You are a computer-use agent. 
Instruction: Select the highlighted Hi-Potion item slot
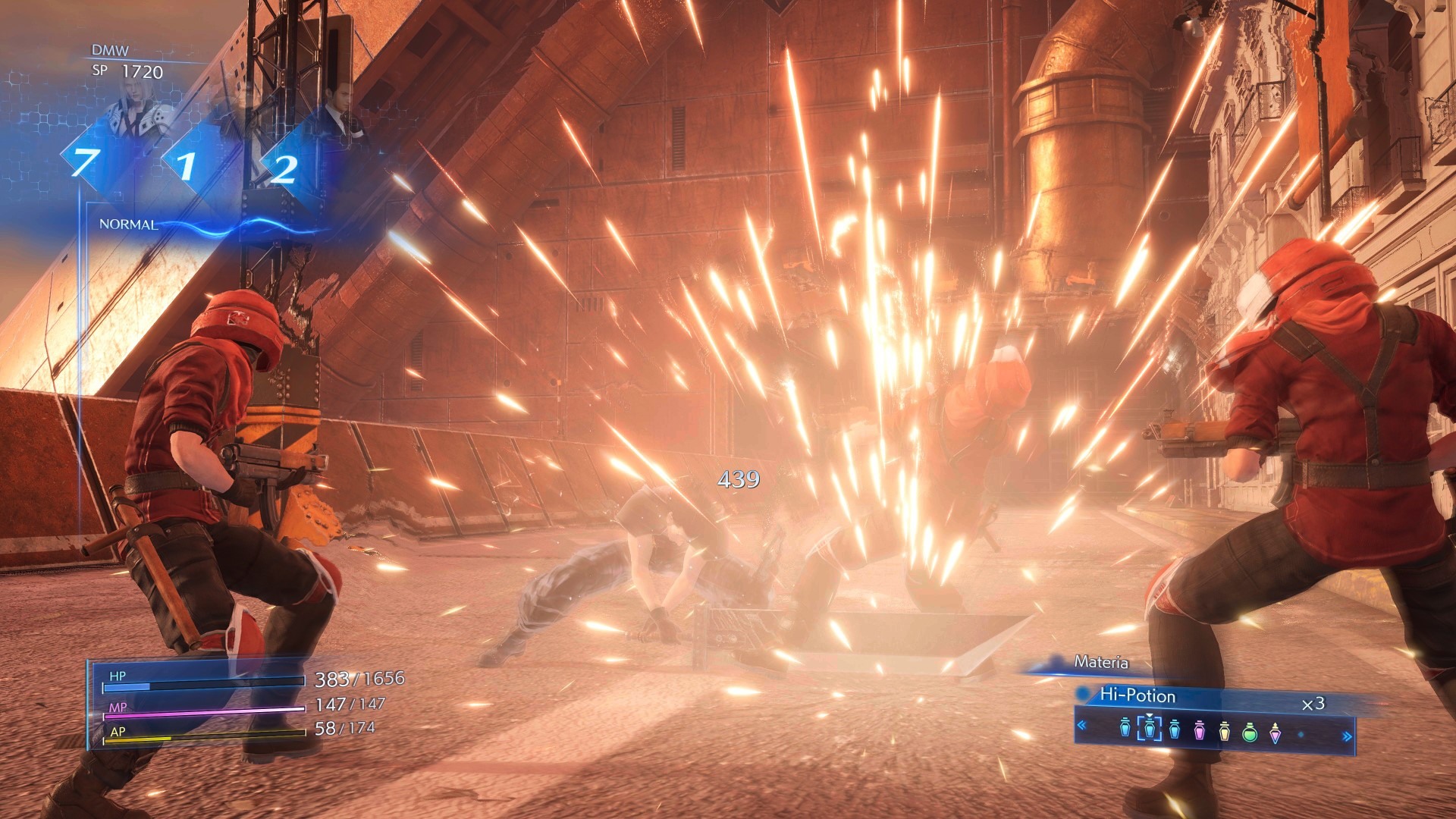click(x=1150, y=730)
